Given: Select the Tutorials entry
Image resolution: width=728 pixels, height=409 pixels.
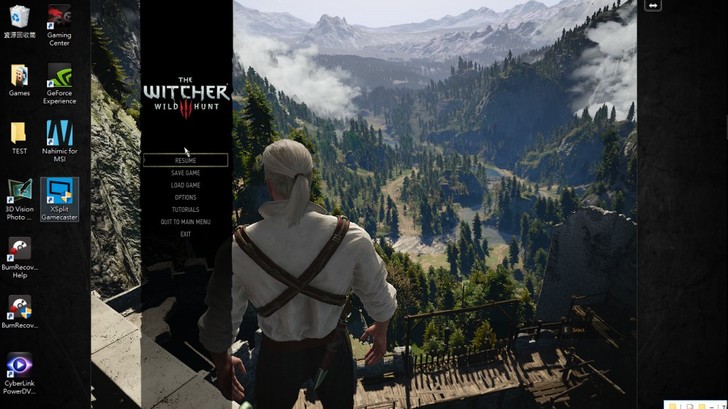Looking at the screenshot, I should (x=185, y=210).
